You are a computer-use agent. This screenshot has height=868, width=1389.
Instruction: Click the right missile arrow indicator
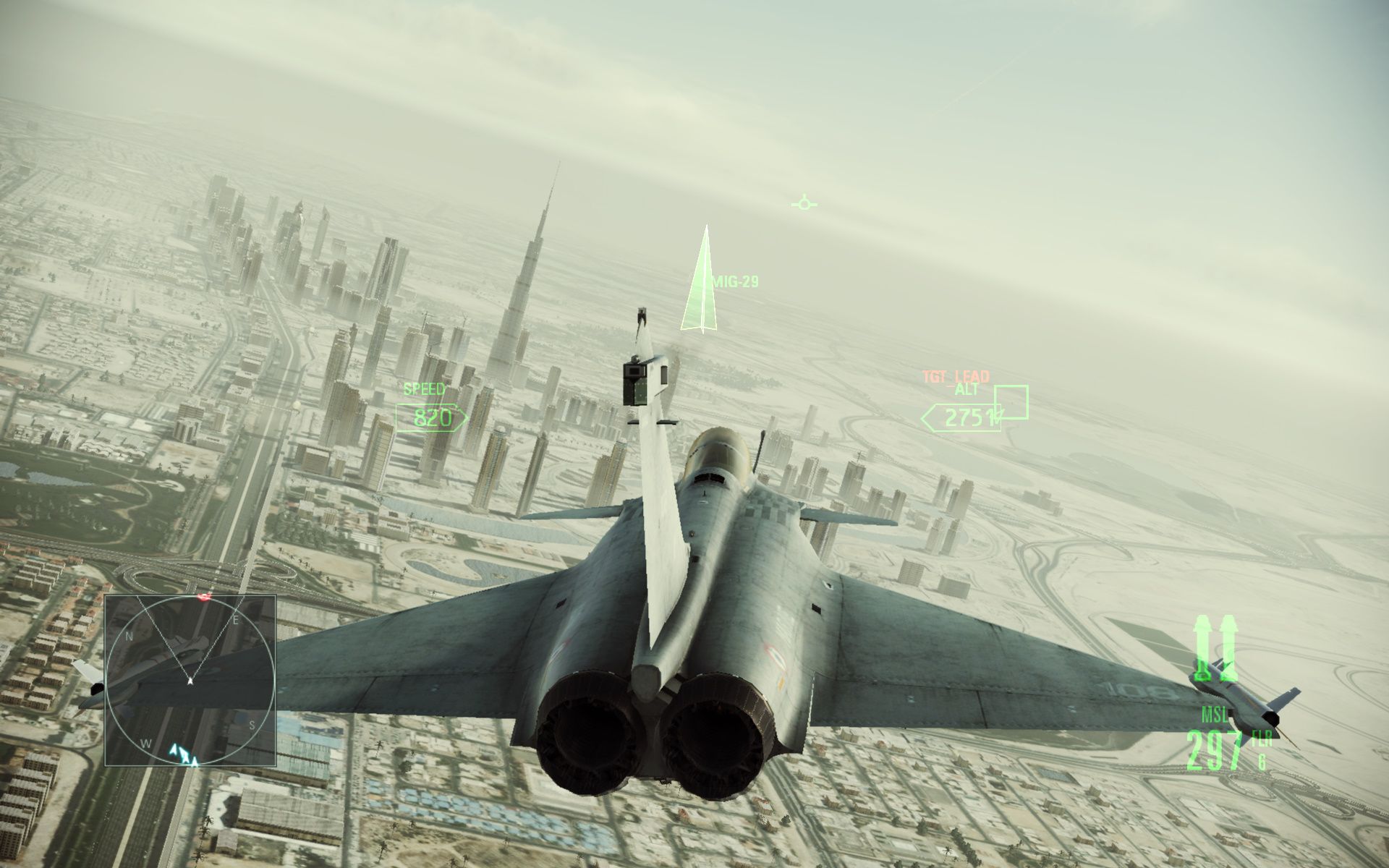click(x=1228, y=644)
